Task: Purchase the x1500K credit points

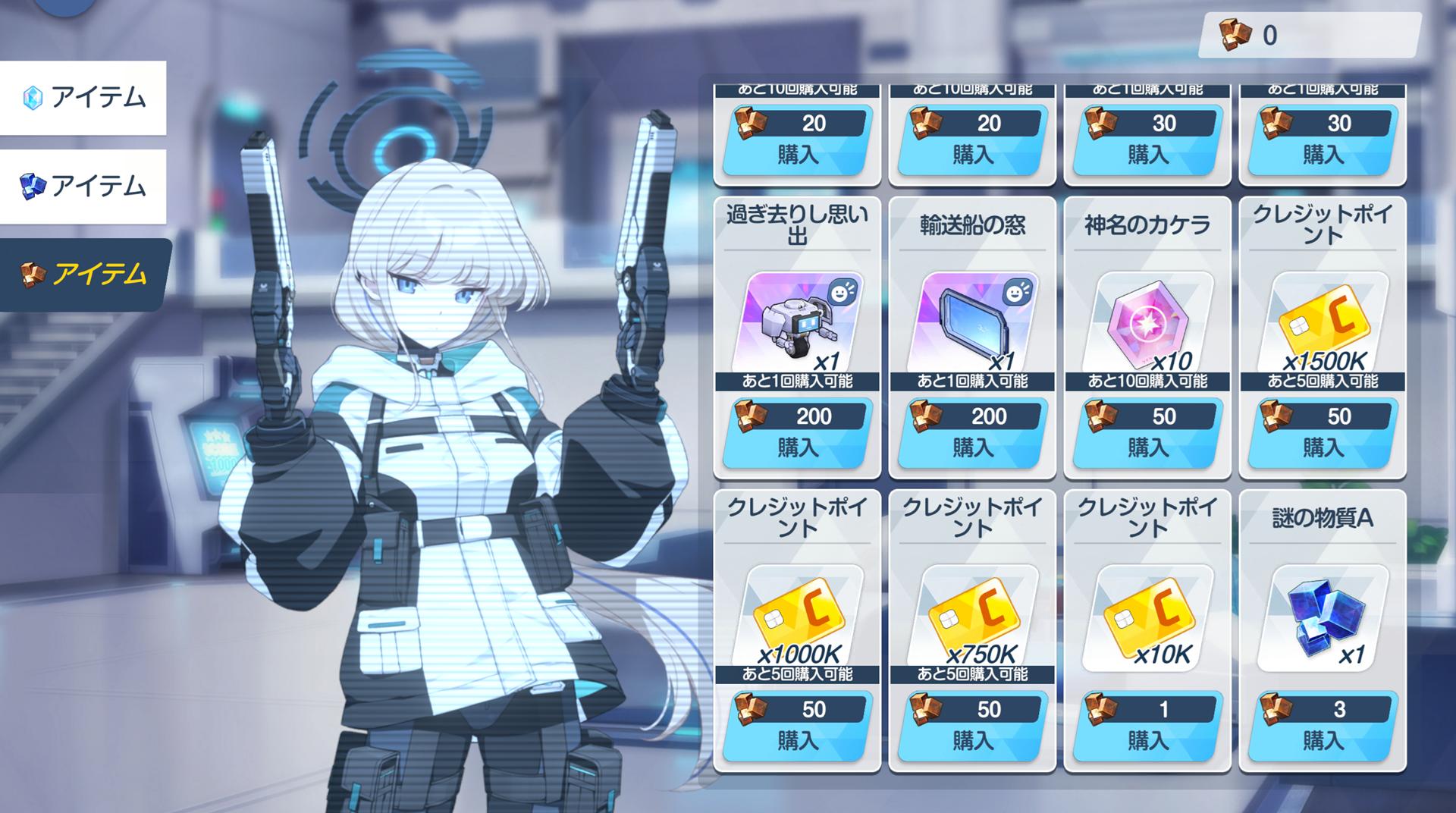Action: 1323,434
